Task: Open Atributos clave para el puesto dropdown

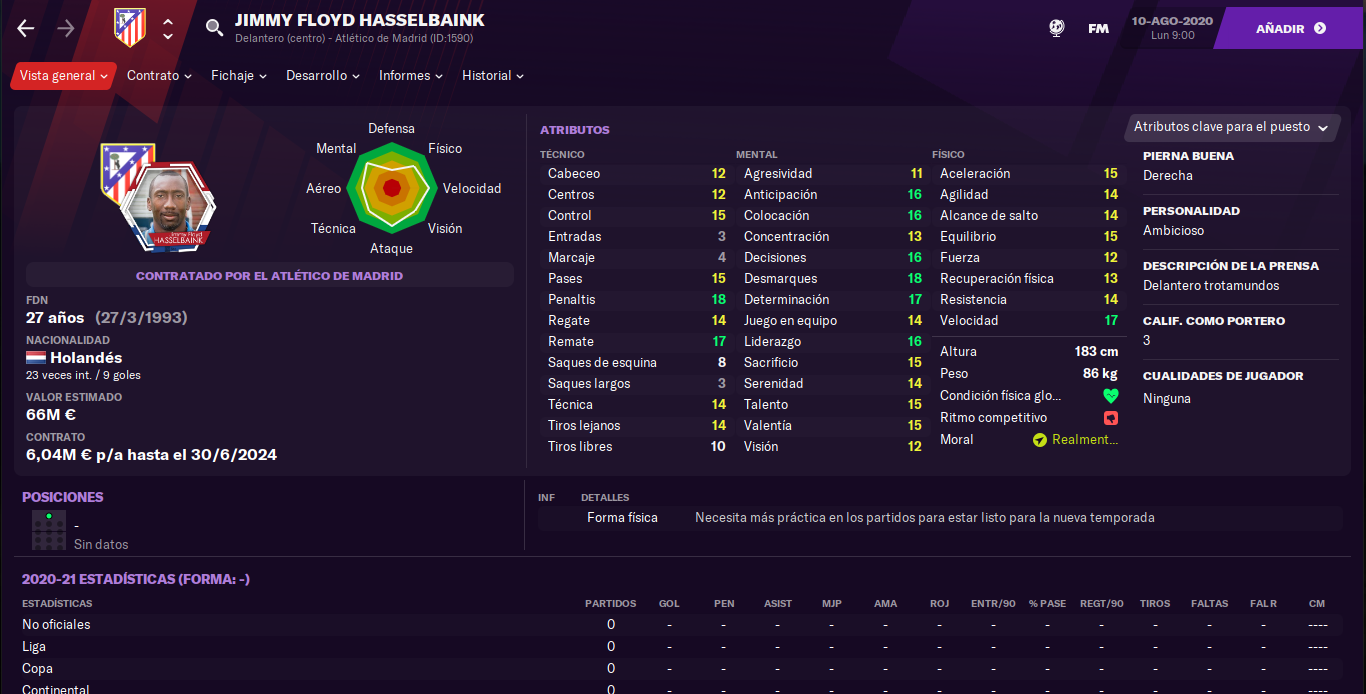Action: coord(1231,127)
